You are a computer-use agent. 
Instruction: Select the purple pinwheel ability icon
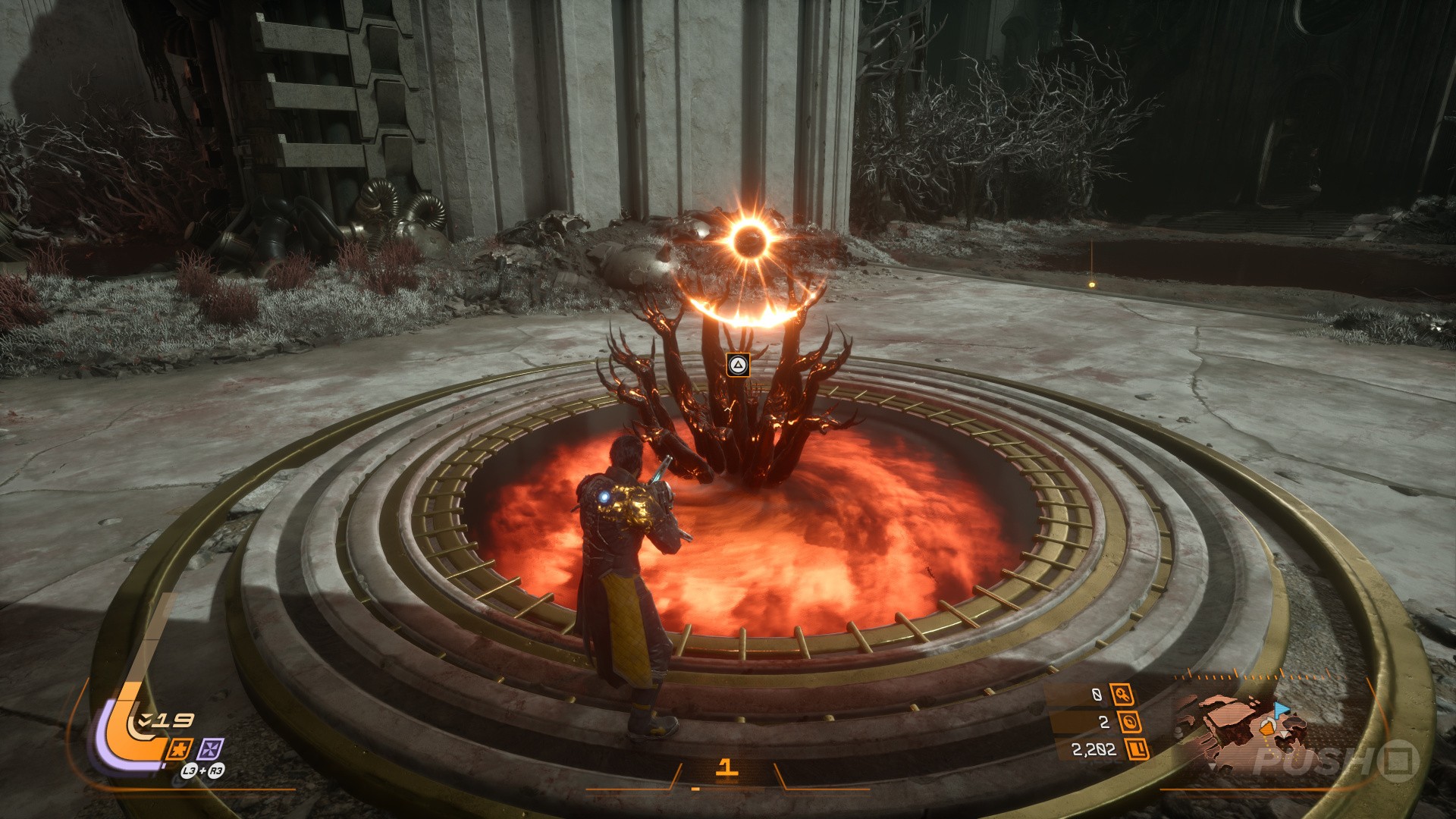pos(210,749)
